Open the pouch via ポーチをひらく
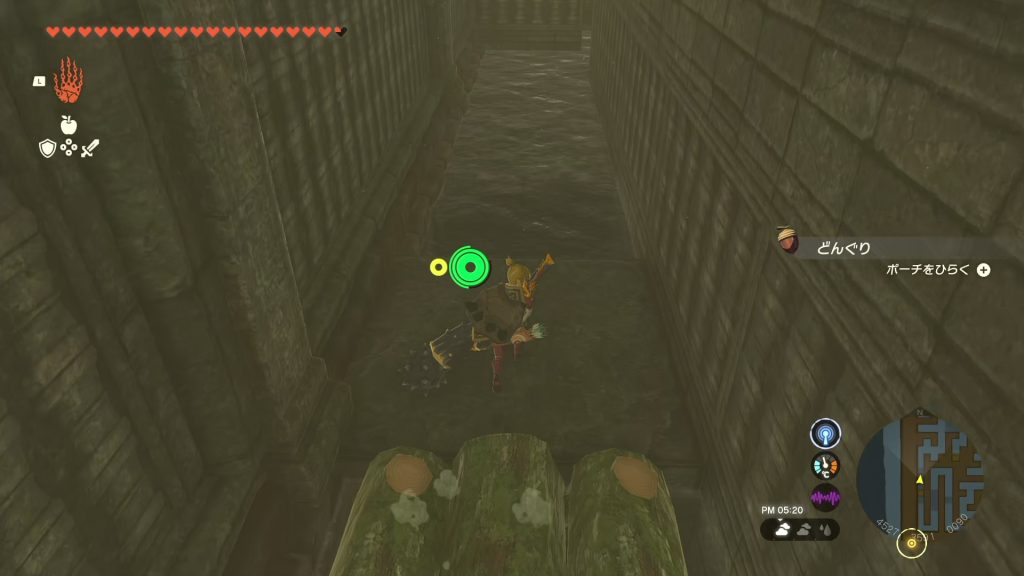 (x=937, y=270)
